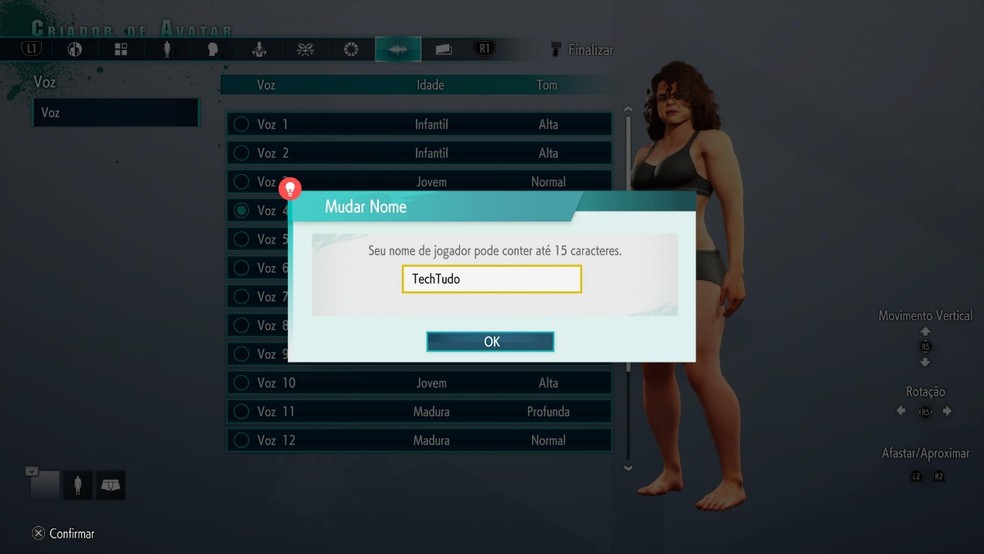Select Voz 11 with Profunda tone
The image size is (984, 554).
coord(418,412)
